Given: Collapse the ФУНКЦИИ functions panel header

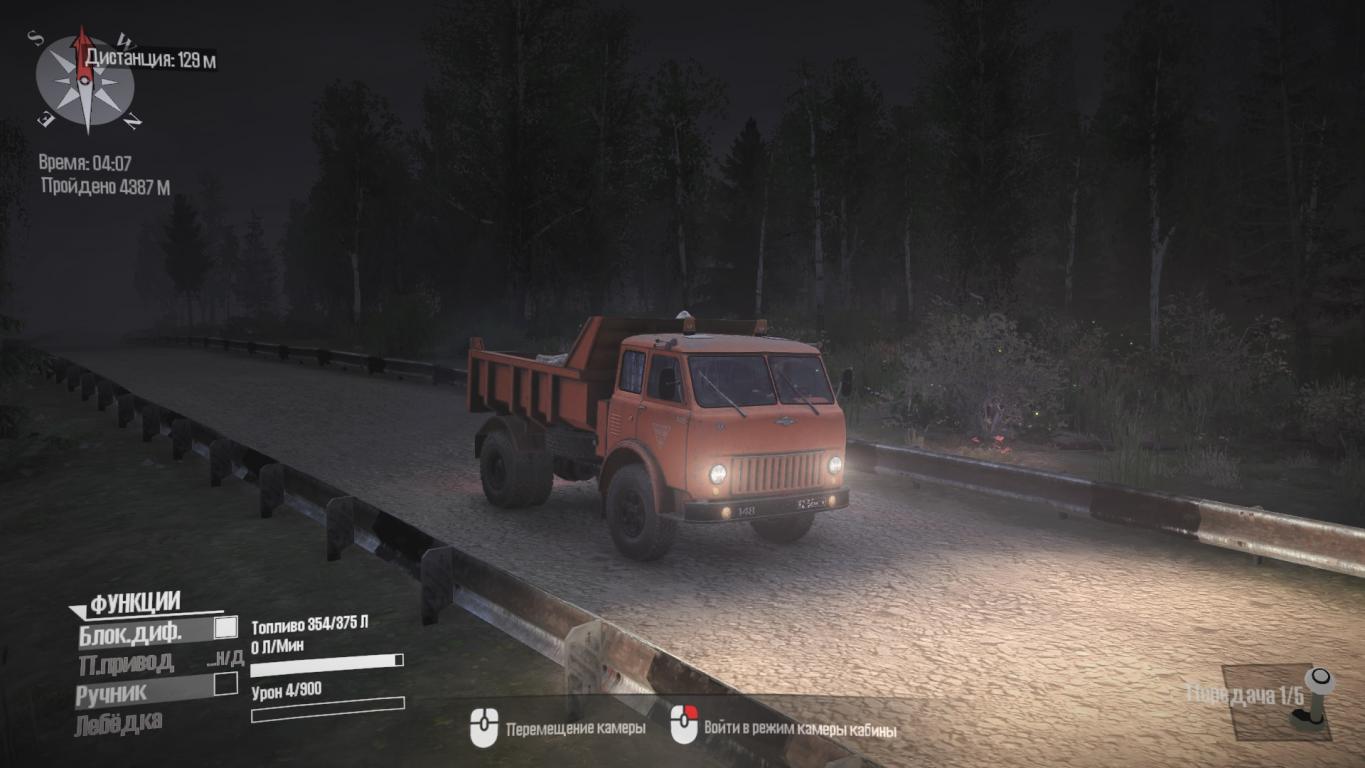Looking at the screenshot, I should coord(126,603).
